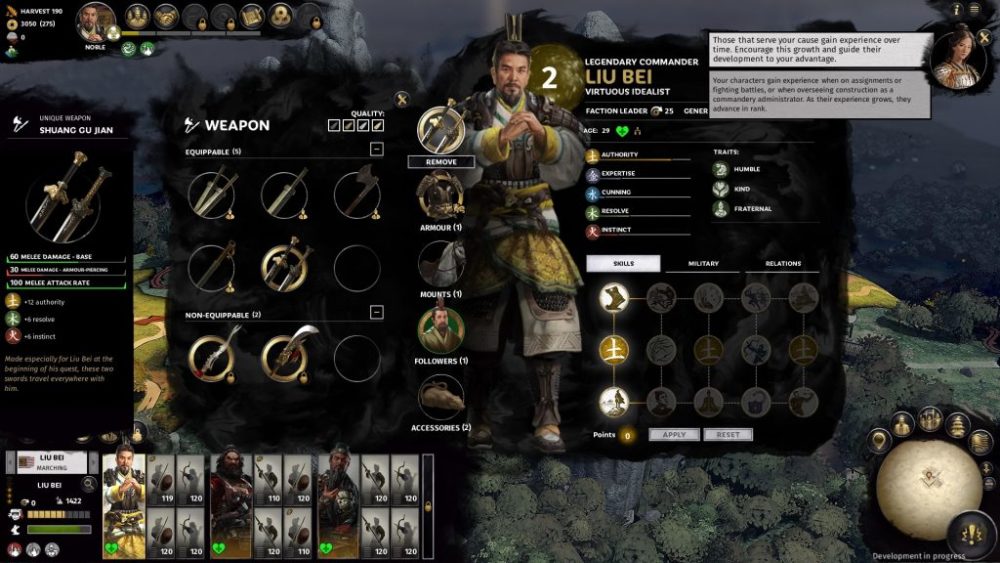Open the Mounts equipment slot
Screen dimensions: 1000x563
point(440,263)
